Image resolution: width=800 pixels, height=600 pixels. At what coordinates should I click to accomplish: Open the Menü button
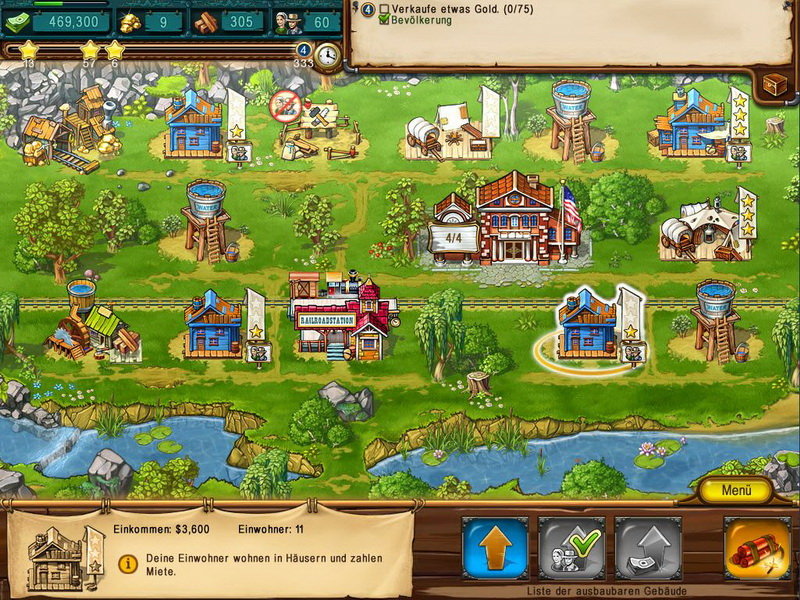735,491
